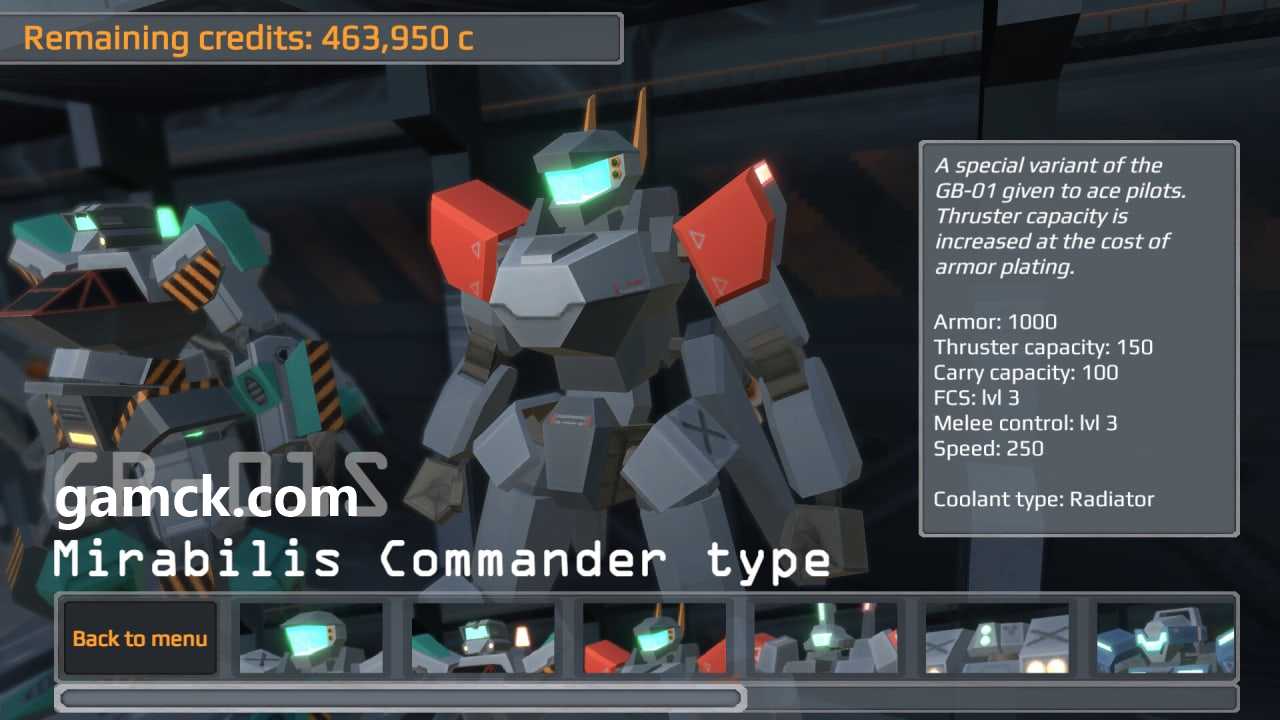The image size is (1280, 720).
Task: Select the blue-armored mech thumbnail
Action: [x=1165, y=638]
